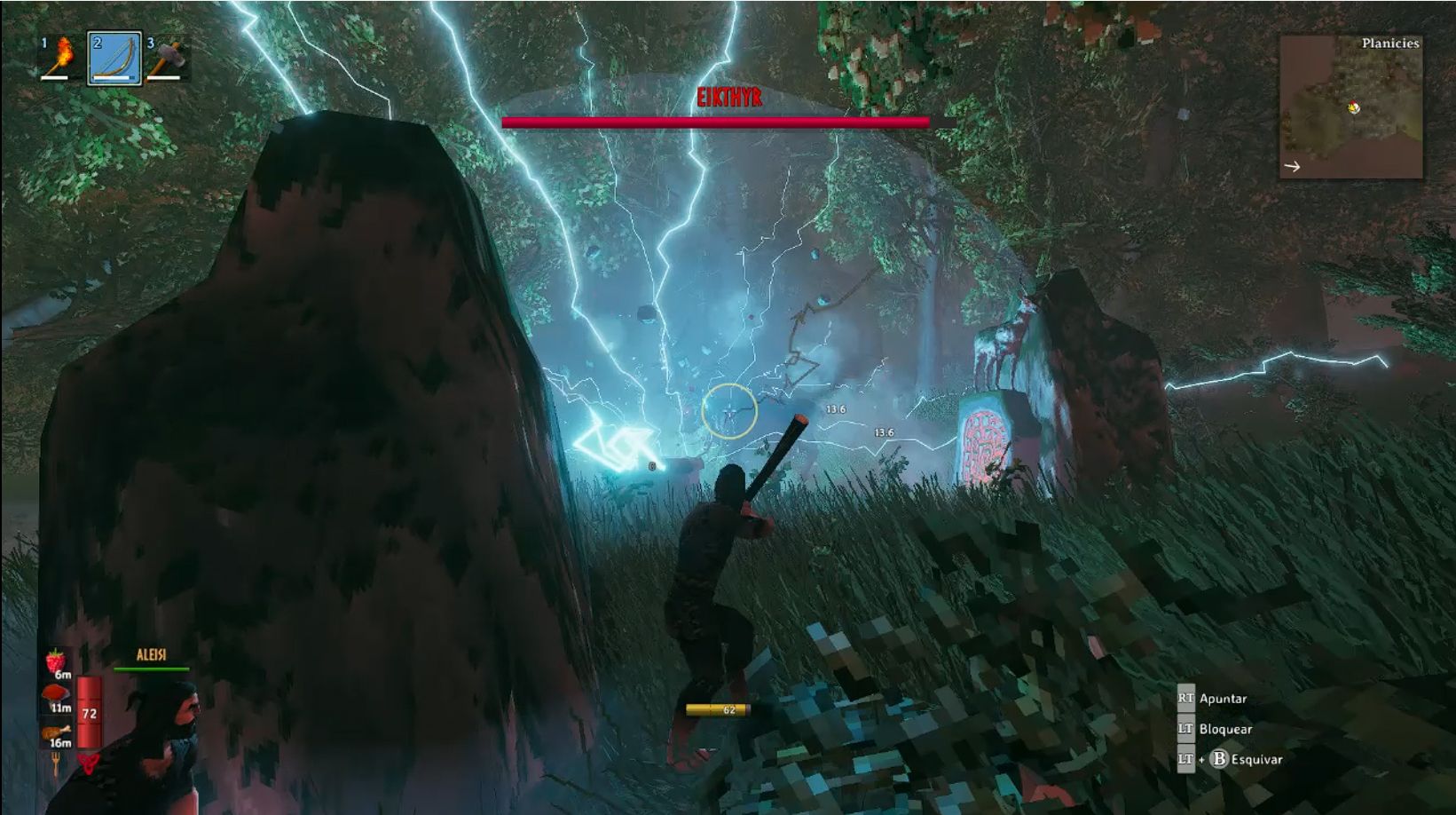Click the wind direction arrow on the minimap
The image size is (1456, 815).
click(x=1295, y=164)
